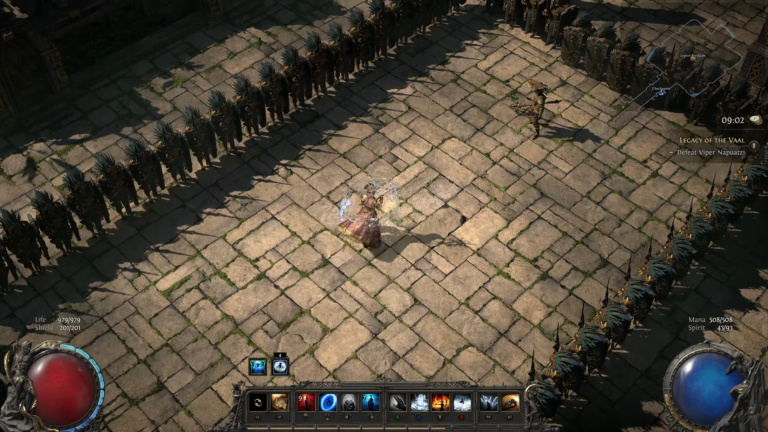
Task: Activate the icy frost burst skill
Action: click(418, 402)
